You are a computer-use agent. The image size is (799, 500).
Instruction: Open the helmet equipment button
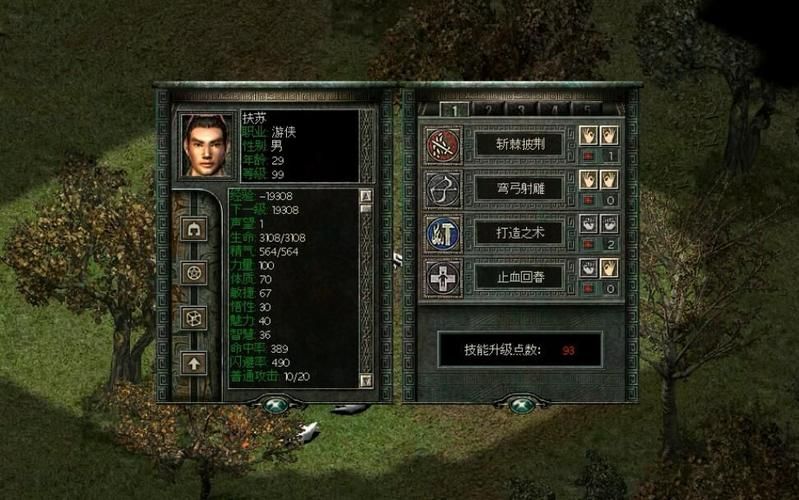point(193,229)
